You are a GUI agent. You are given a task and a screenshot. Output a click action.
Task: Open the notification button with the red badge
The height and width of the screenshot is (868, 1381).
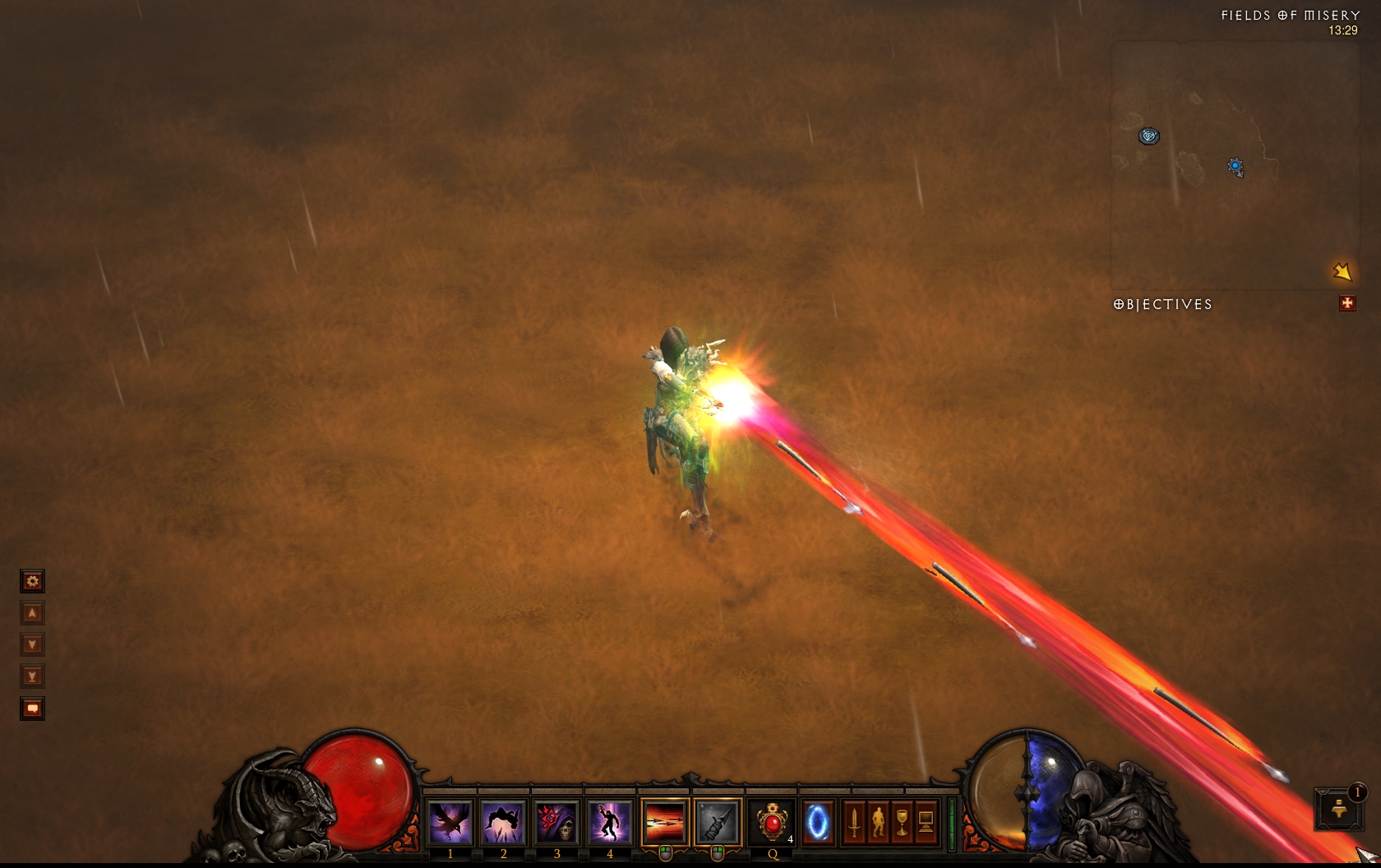tap(1339, 808)
